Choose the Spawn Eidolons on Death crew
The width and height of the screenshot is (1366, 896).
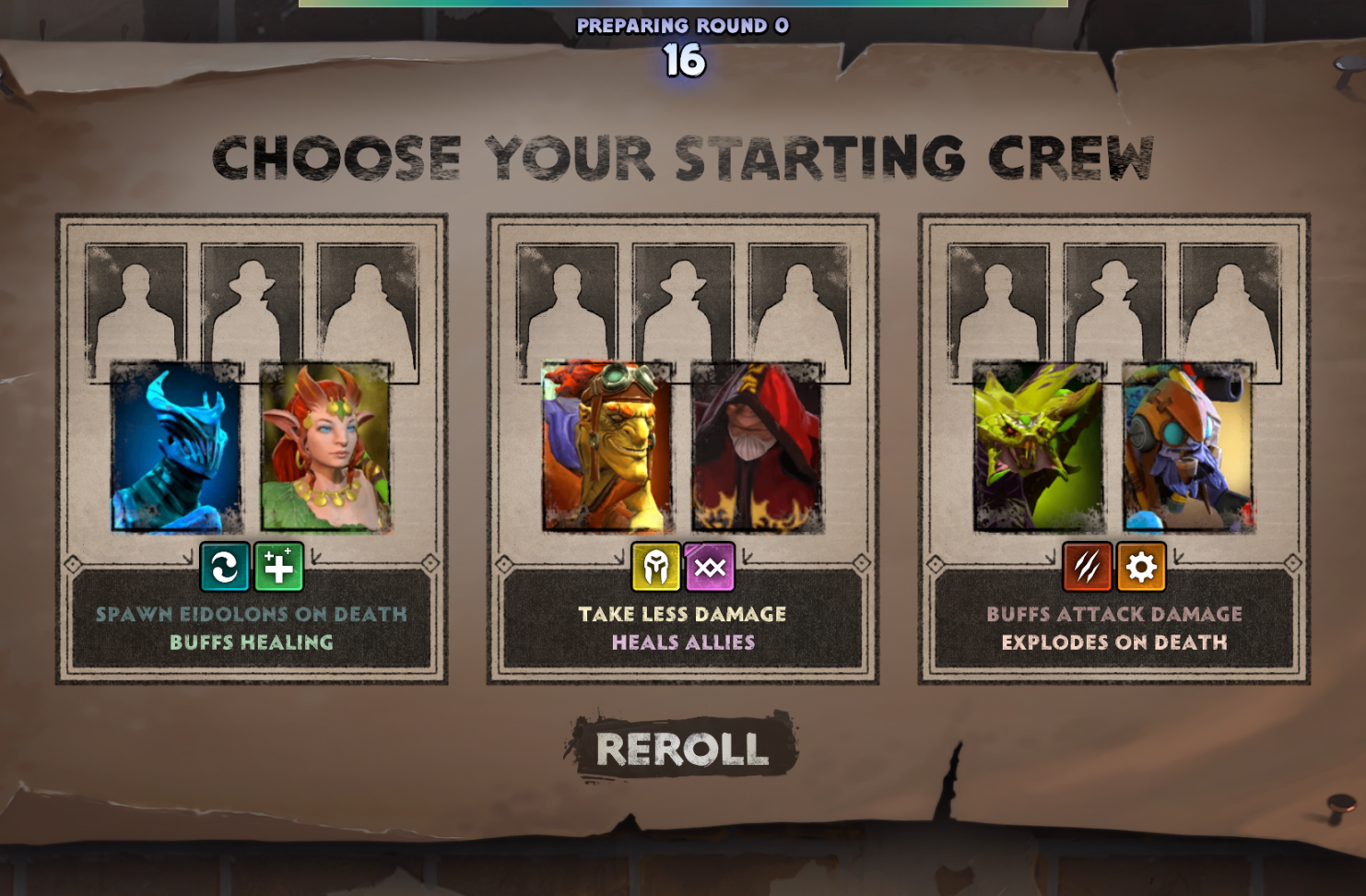(x=252, y=627)
